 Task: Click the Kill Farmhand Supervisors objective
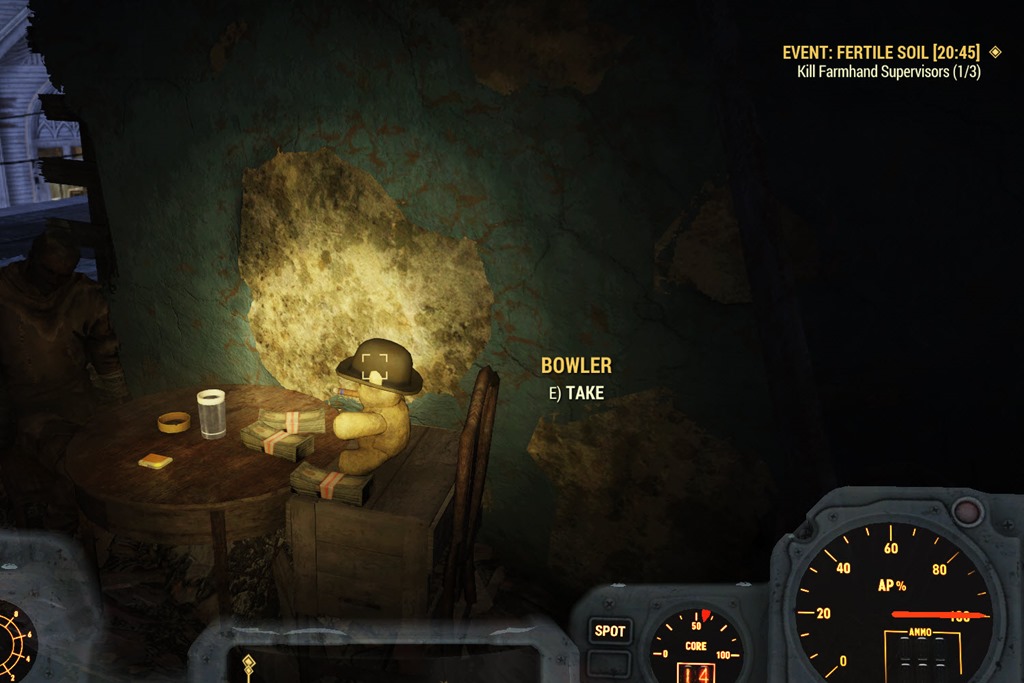click(888, 72)
